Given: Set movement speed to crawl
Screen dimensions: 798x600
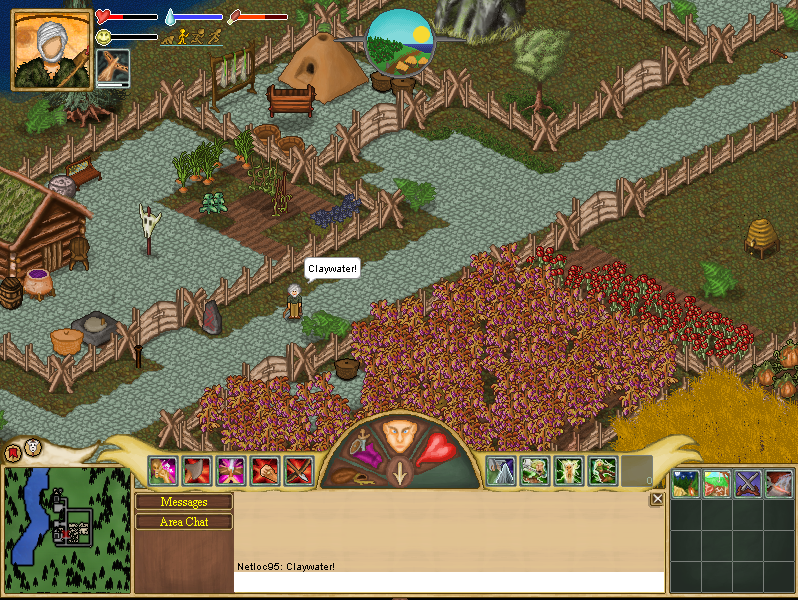Looking at the screenshot, I should [x=169, y=37].
